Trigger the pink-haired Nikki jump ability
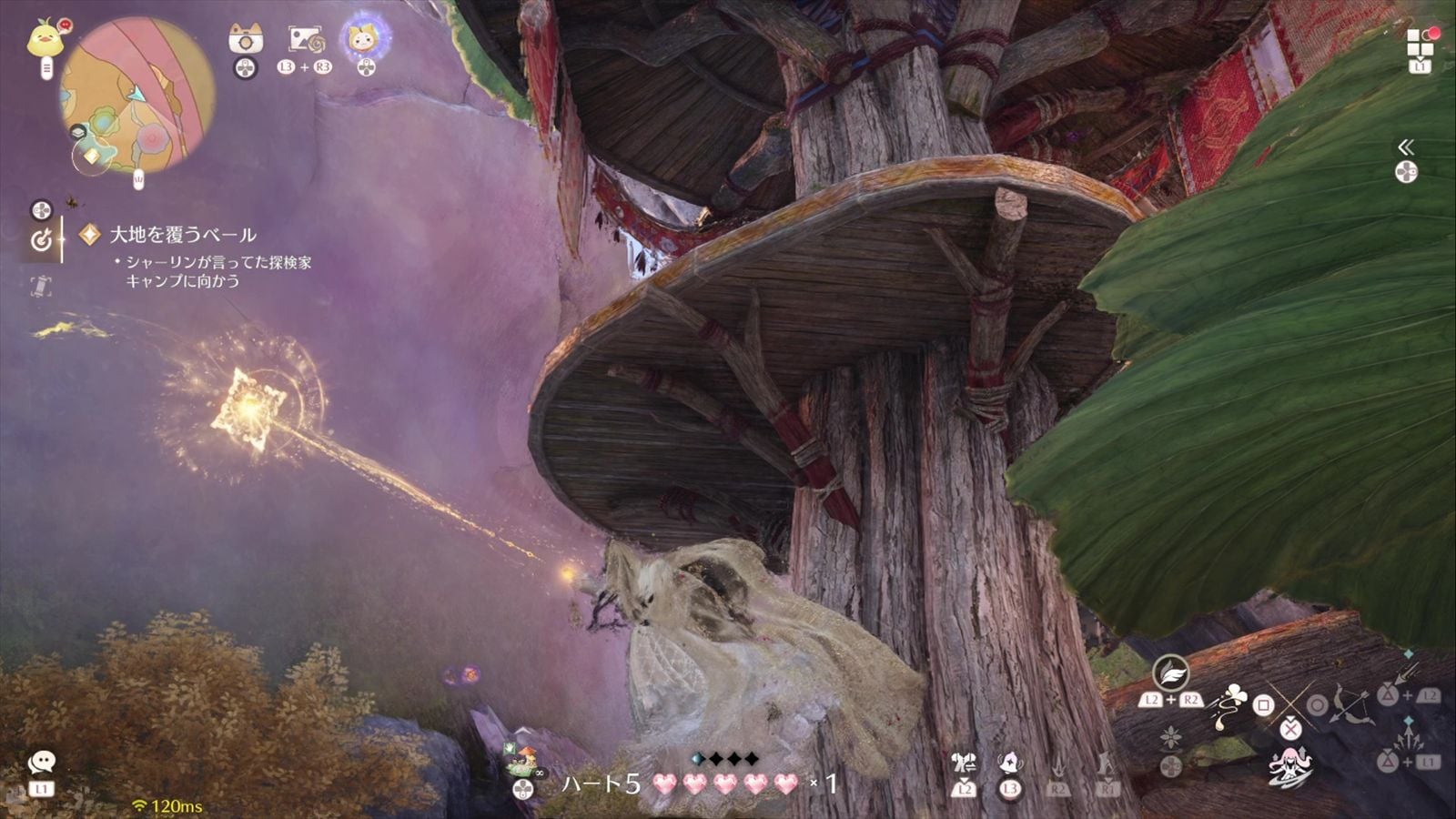 coord(1289,765)
